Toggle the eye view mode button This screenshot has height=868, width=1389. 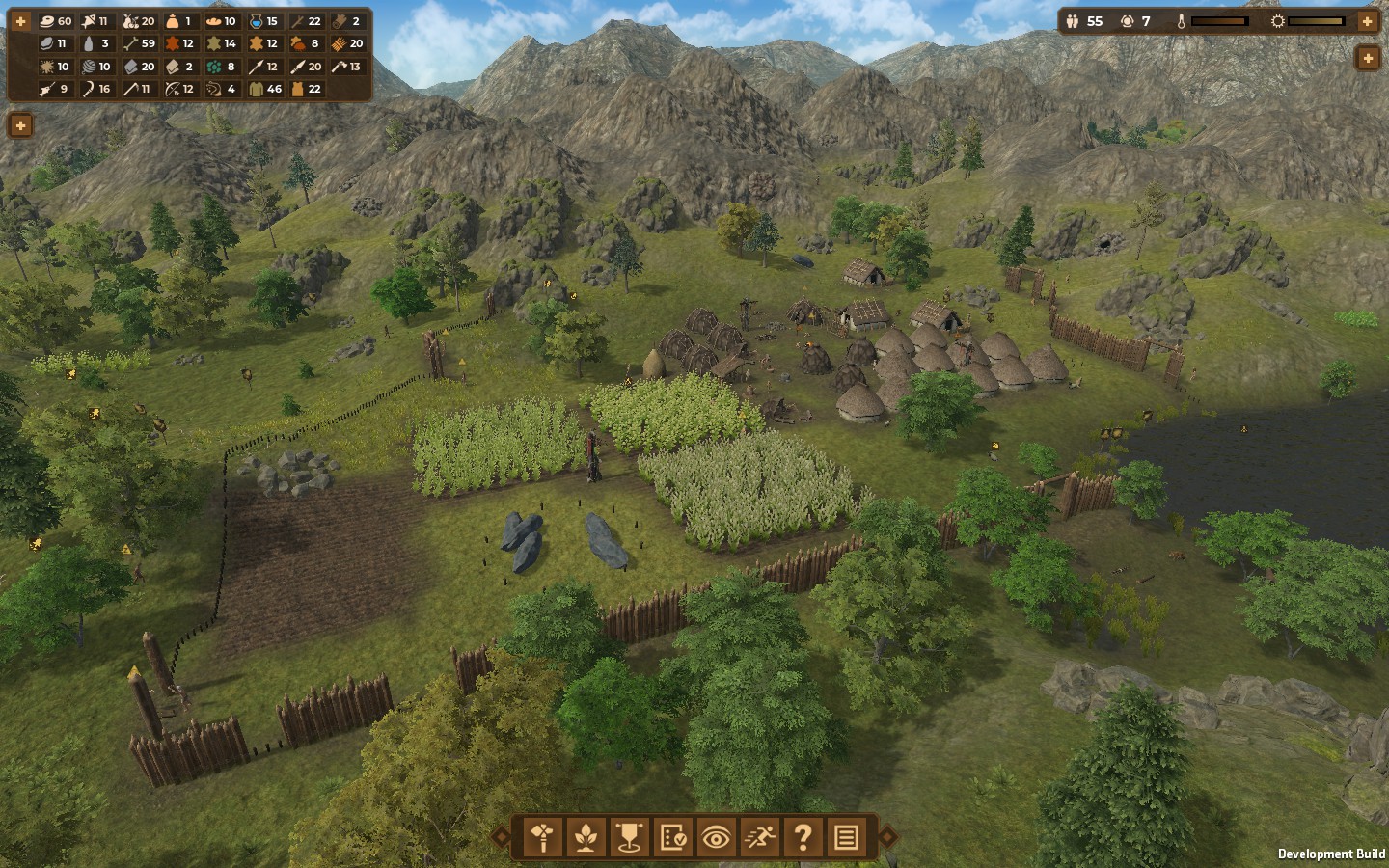point(716,837)
